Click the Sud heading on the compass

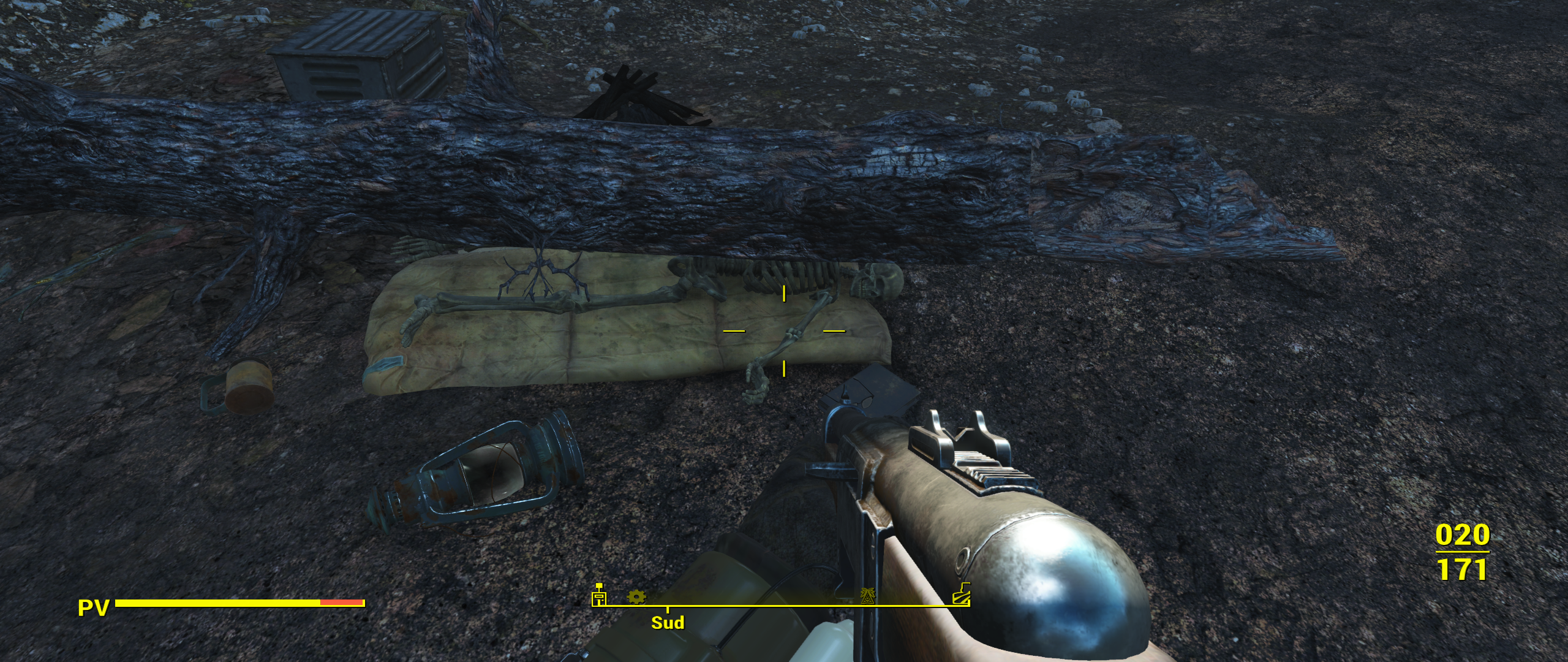coord(667,623)
